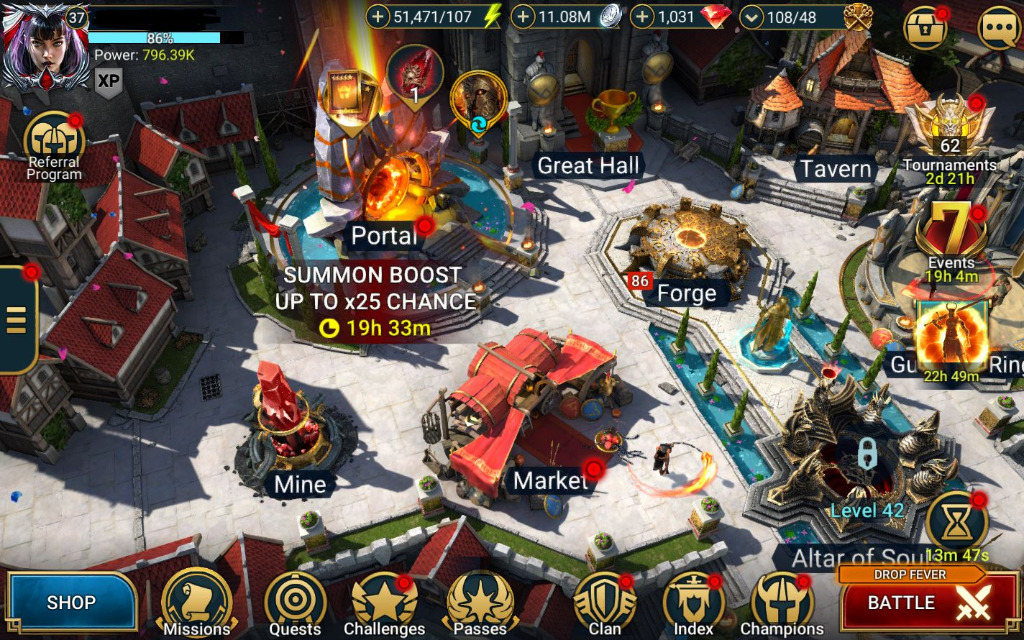Open the SHOP button
This screenshot has height=640, width=1024.
click(71, 602)
